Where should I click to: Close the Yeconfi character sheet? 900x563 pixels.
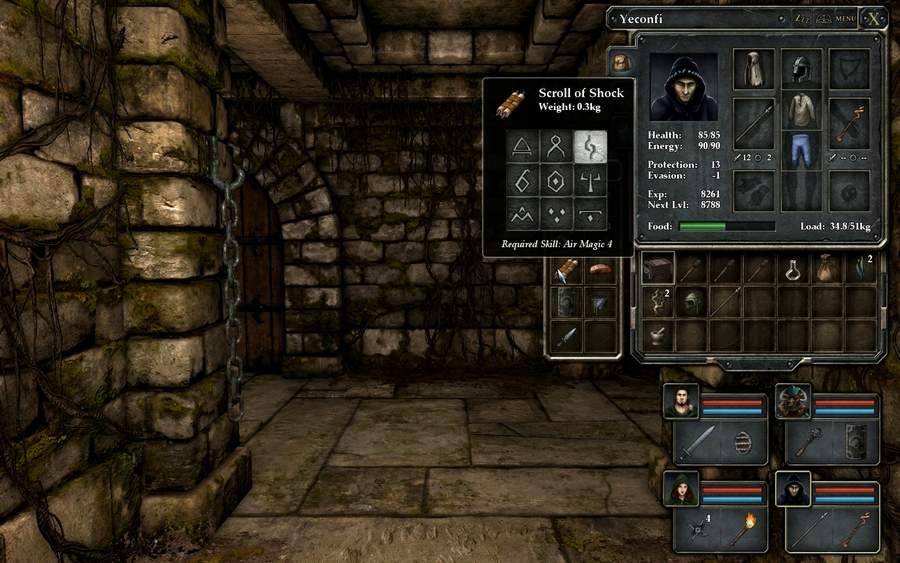tap(873, 18)
